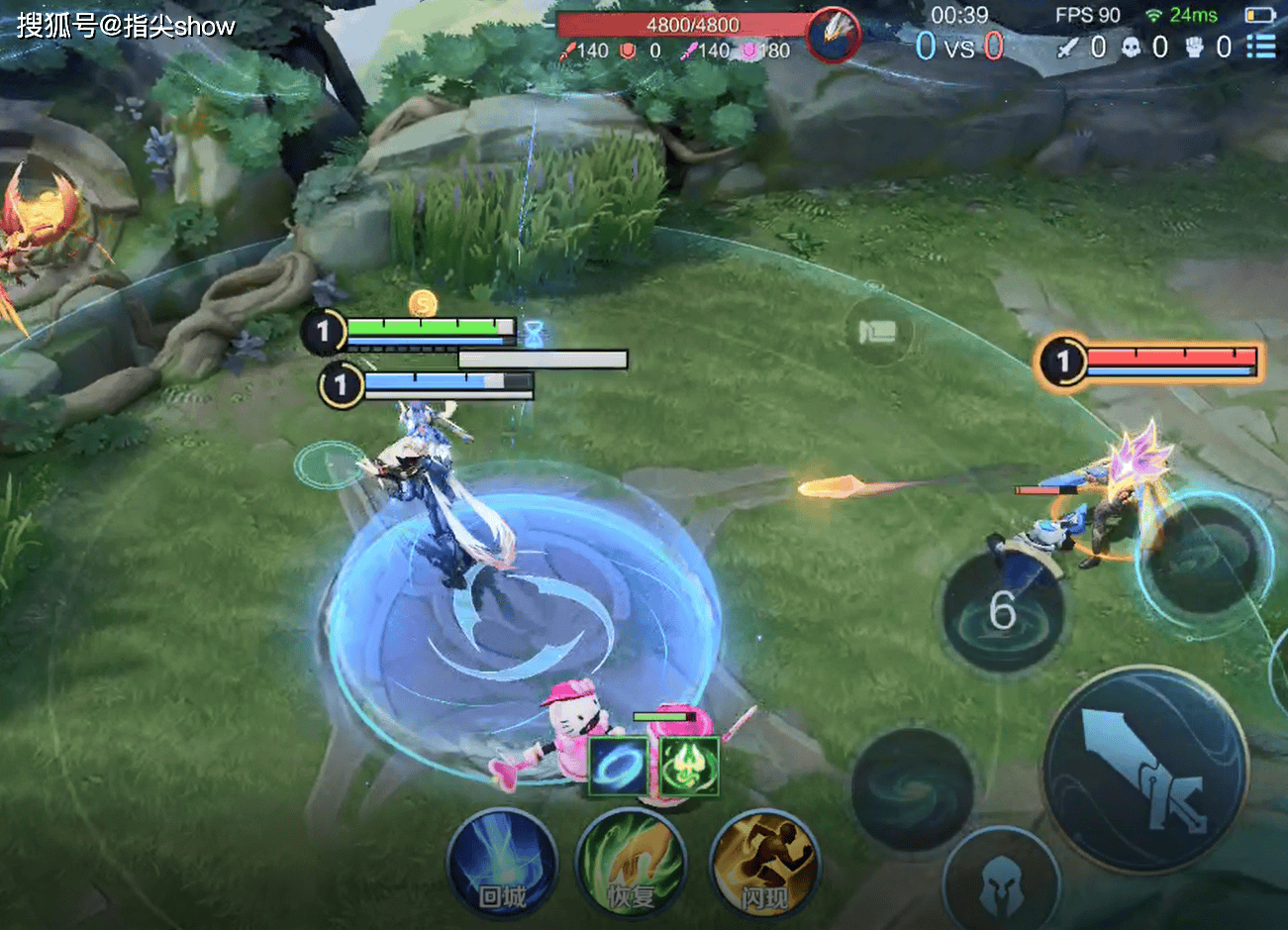Open the scoreboard list icon
The image size is (1288, 930).
1260,47
